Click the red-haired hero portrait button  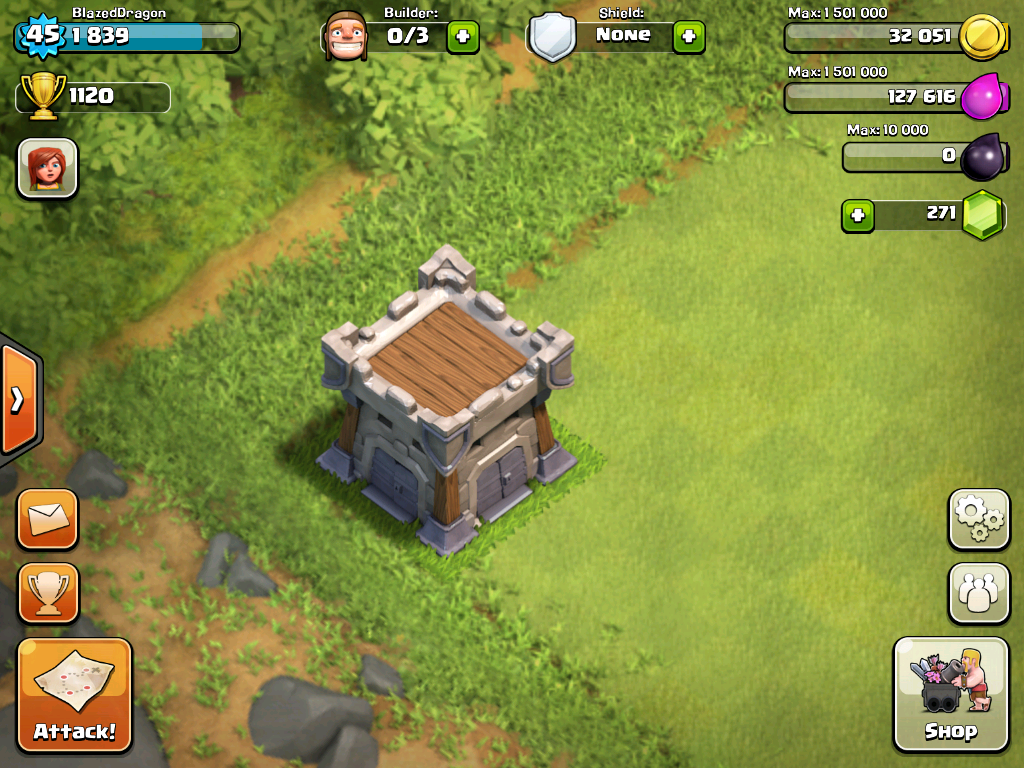coord(47,168)
